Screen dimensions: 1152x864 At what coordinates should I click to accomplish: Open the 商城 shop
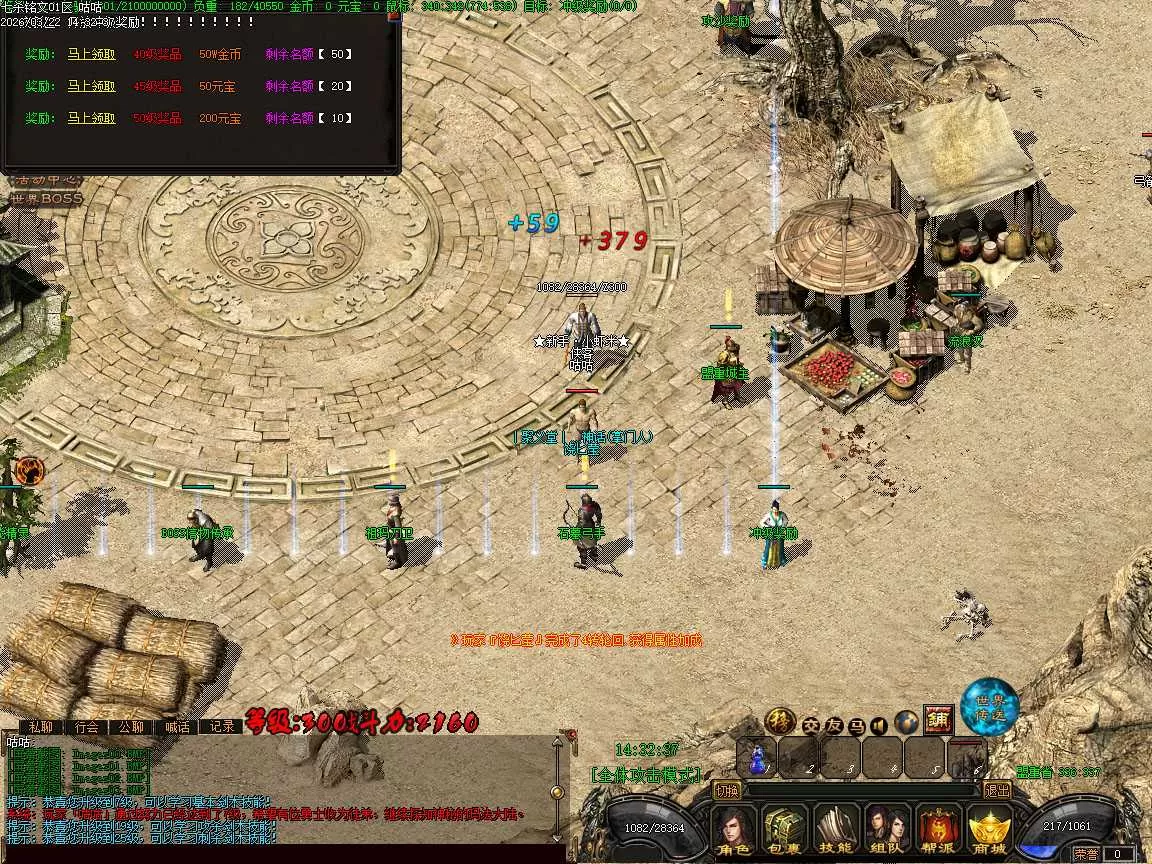pos(989,830)
